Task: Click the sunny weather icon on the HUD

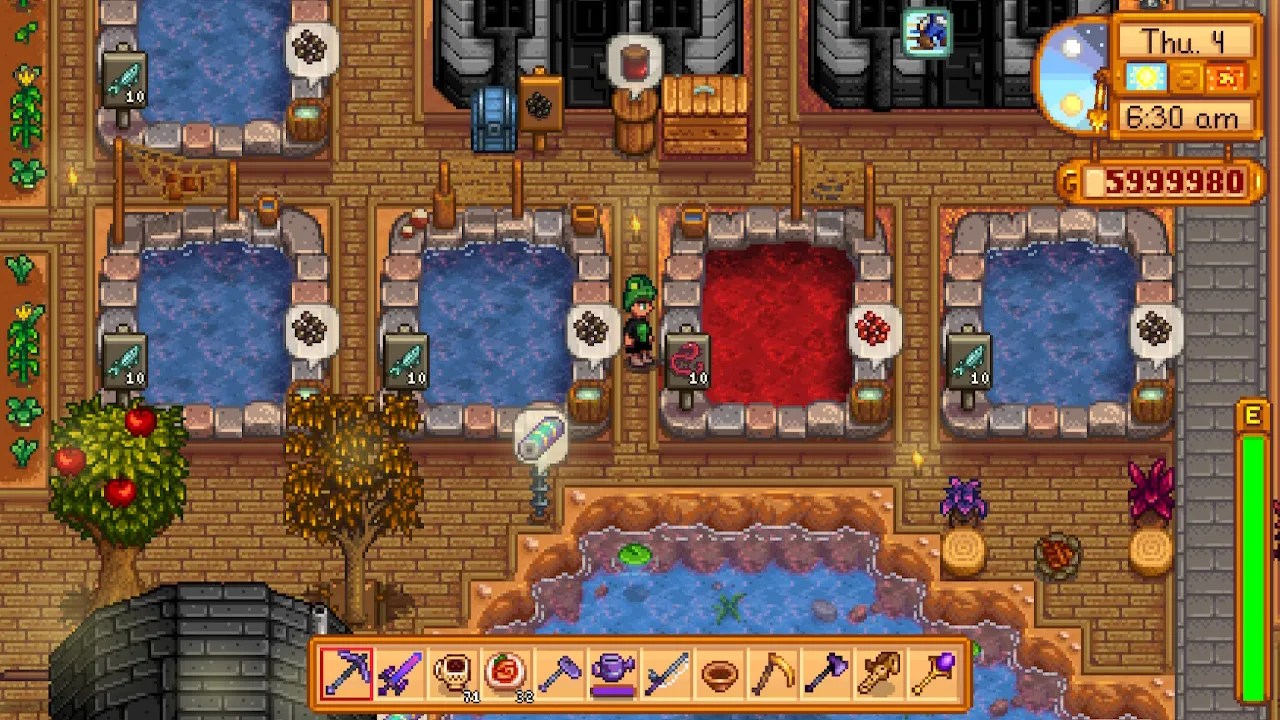Action: point(1147,75)
